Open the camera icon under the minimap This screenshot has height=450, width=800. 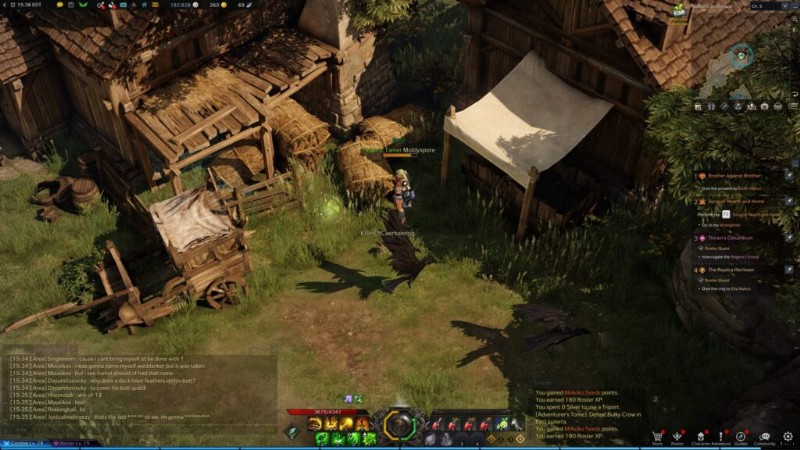(764, 105)
